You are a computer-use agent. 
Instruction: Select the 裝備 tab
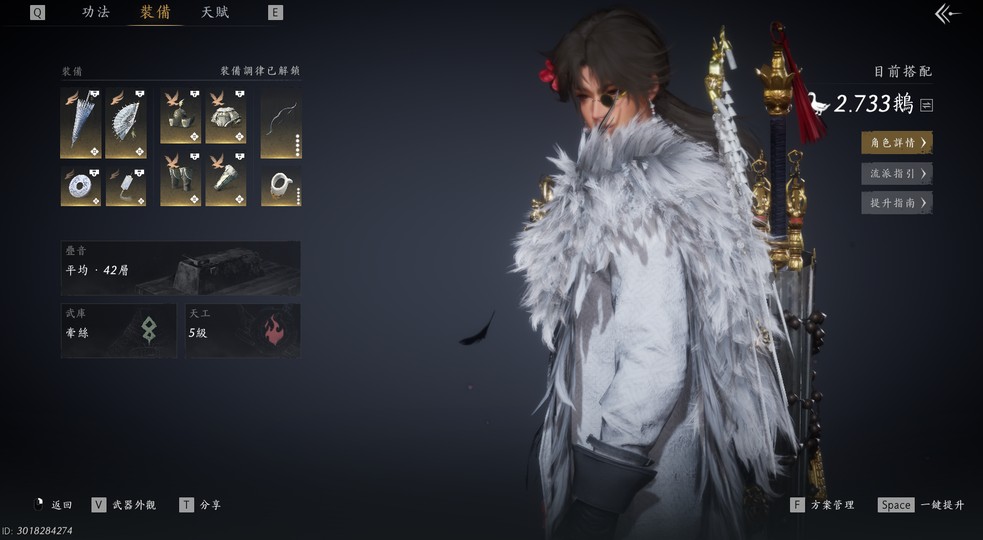point(155,12)
